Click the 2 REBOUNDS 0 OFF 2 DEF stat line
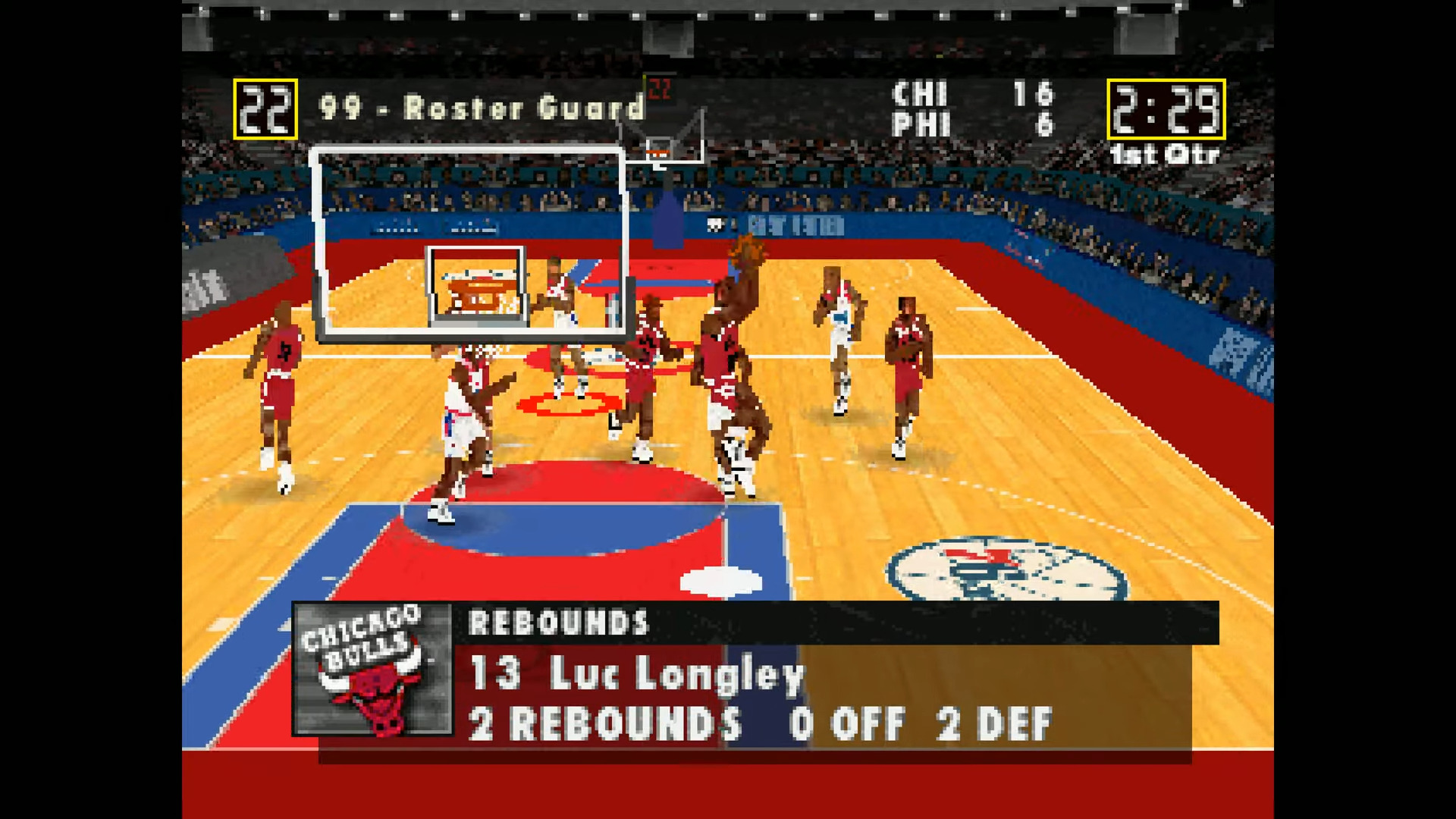Screen dimensions: 1456x819 click(758, 724)
